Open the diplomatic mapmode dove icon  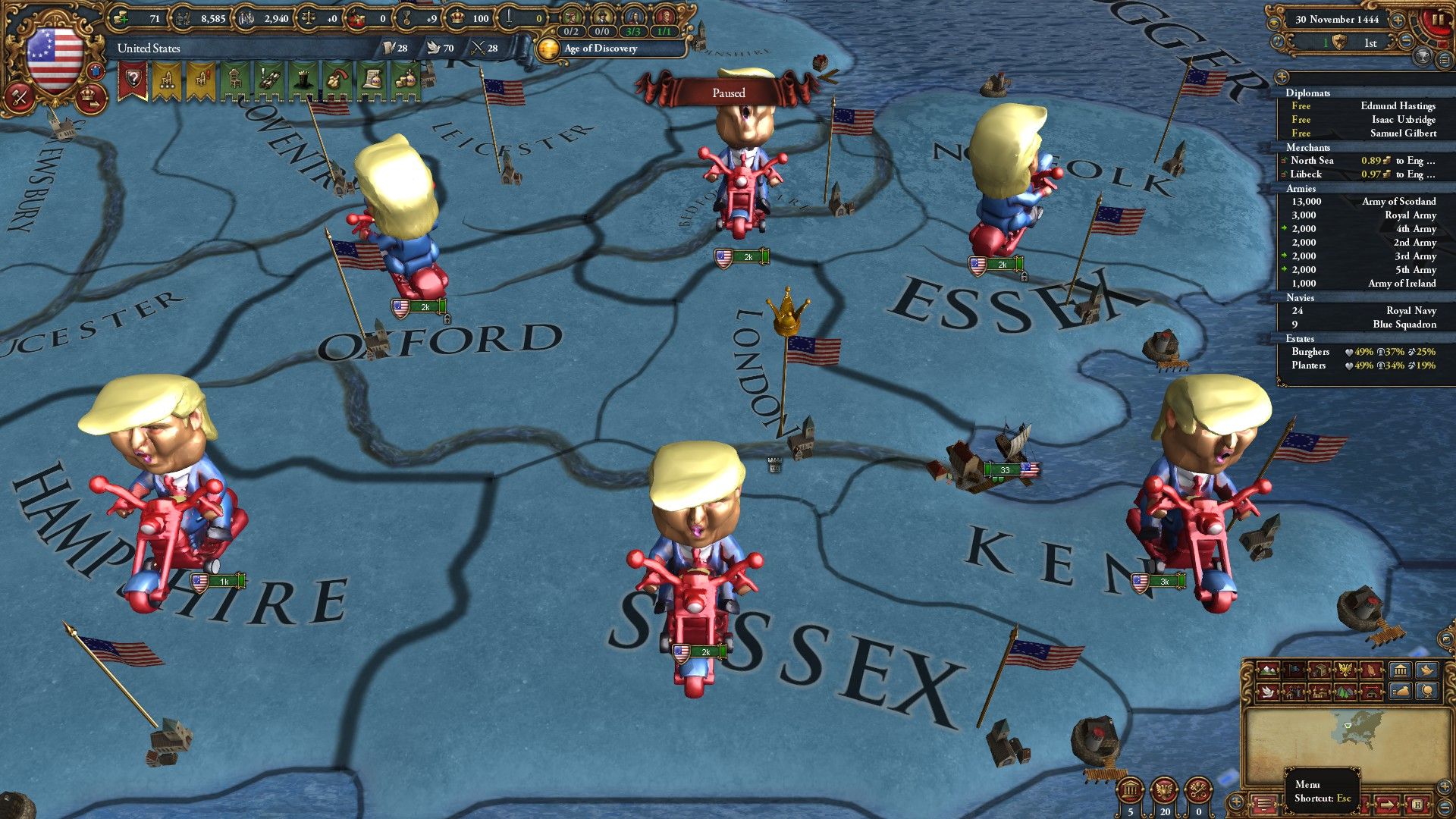coord(1269,693)
